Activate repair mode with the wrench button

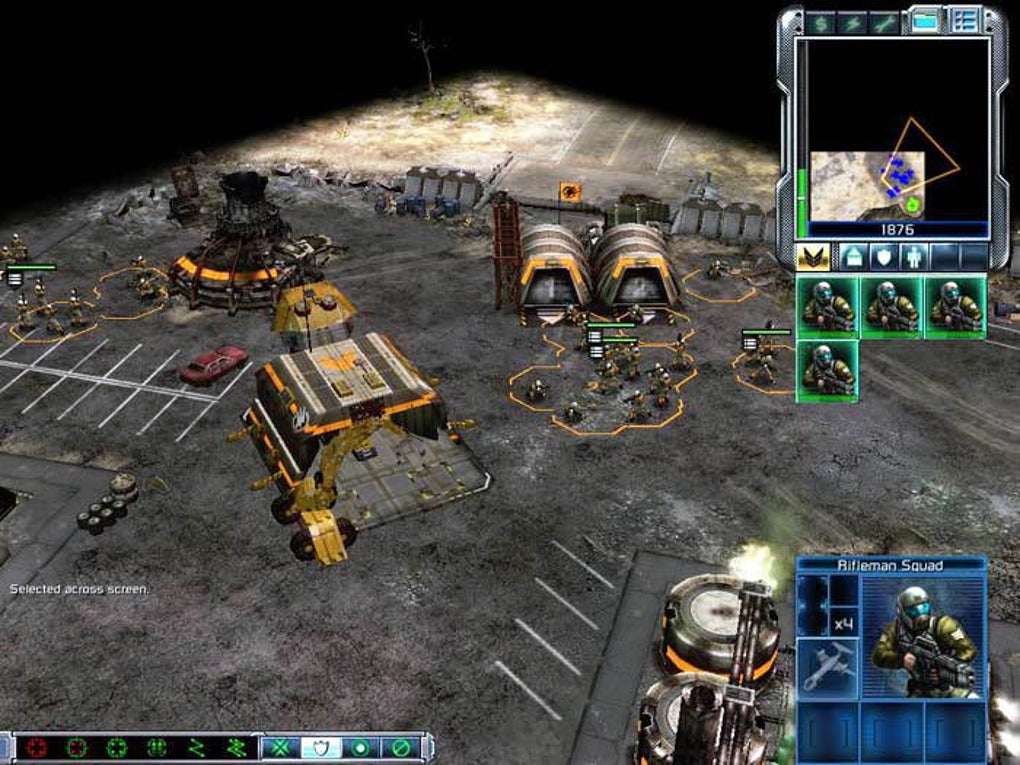885,22
